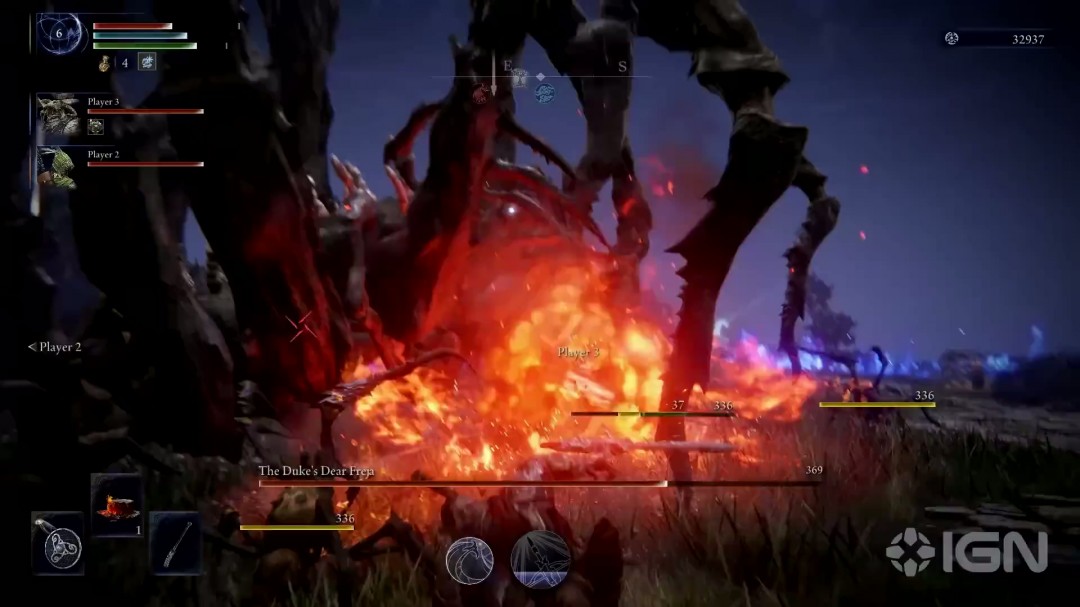Select the club weapon slot

click(176, 543)
